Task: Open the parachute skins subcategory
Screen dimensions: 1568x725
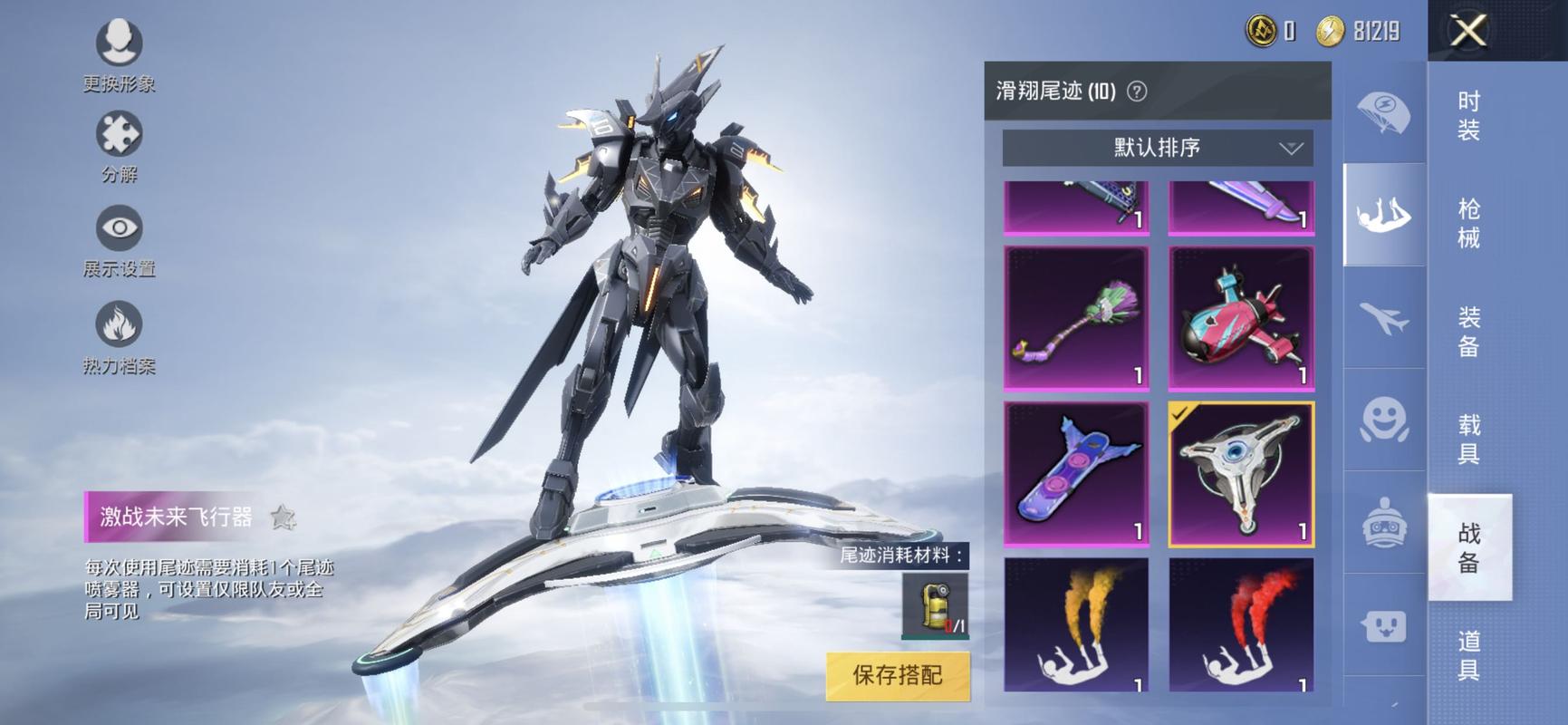Action: (x=1383, y=113)
